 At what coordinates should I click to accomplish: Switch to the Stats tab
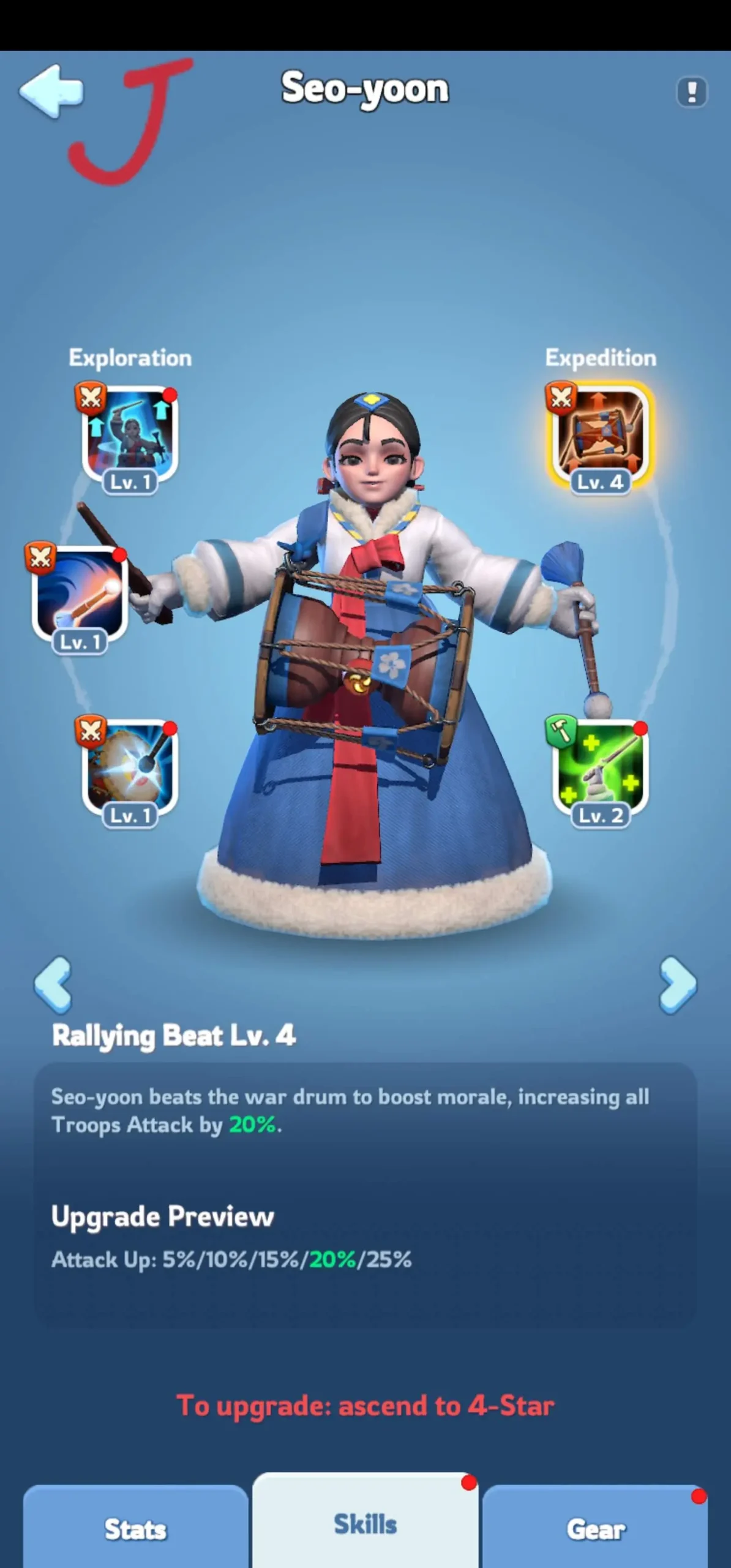(135, 1529)
